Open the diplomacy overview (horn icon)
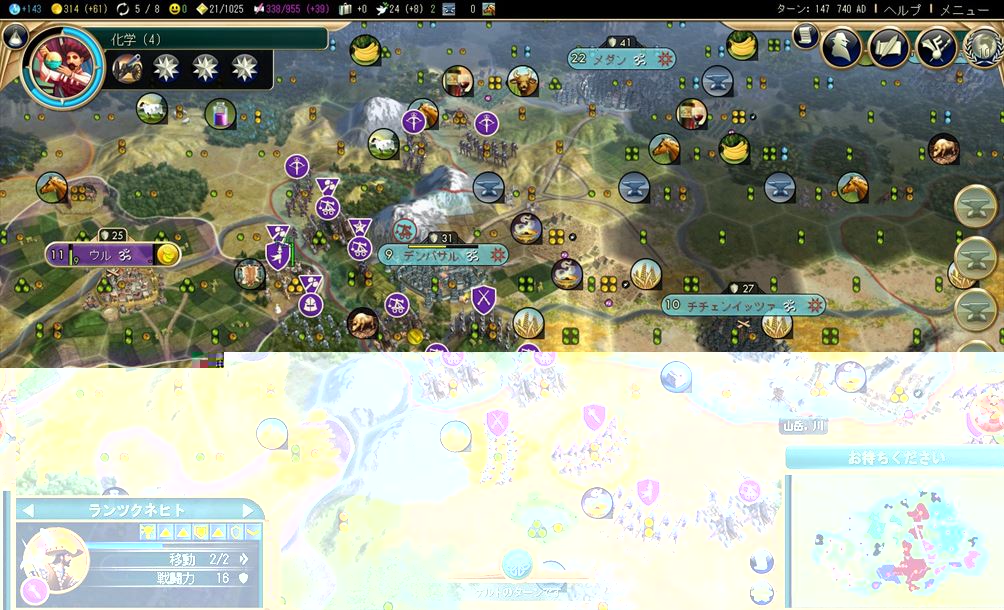This screenshot has width=1004, height=610. click(937, 48)
